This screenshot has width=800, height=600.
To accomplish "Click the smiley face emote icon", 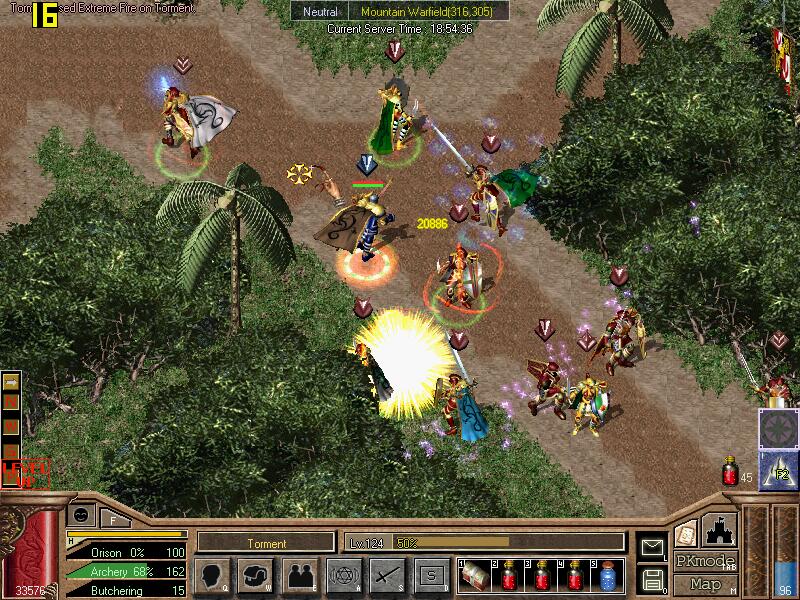I will pyautogui.click(x=79, y=514).
